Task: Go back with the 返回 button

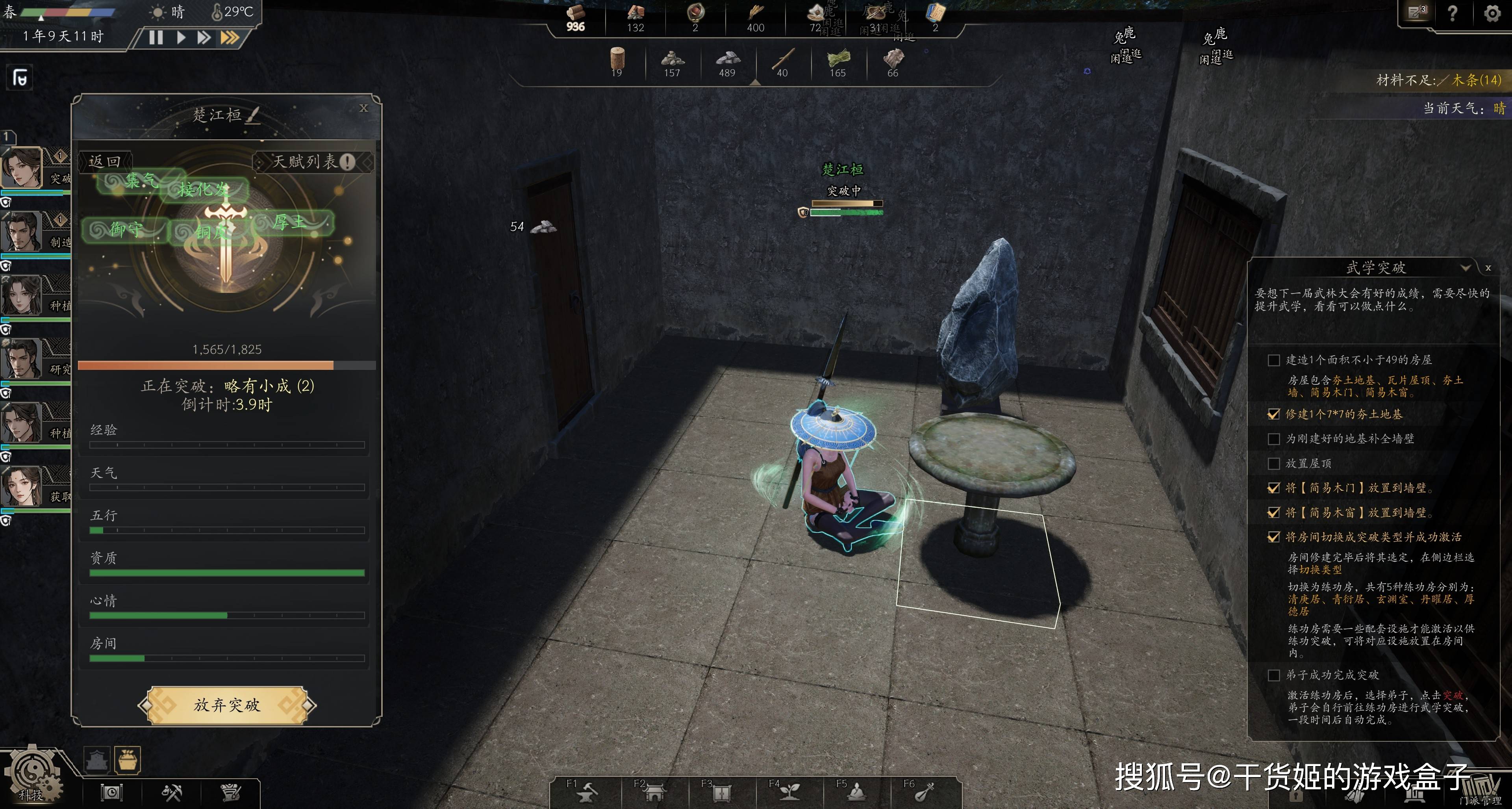Action: pos(105,161)
